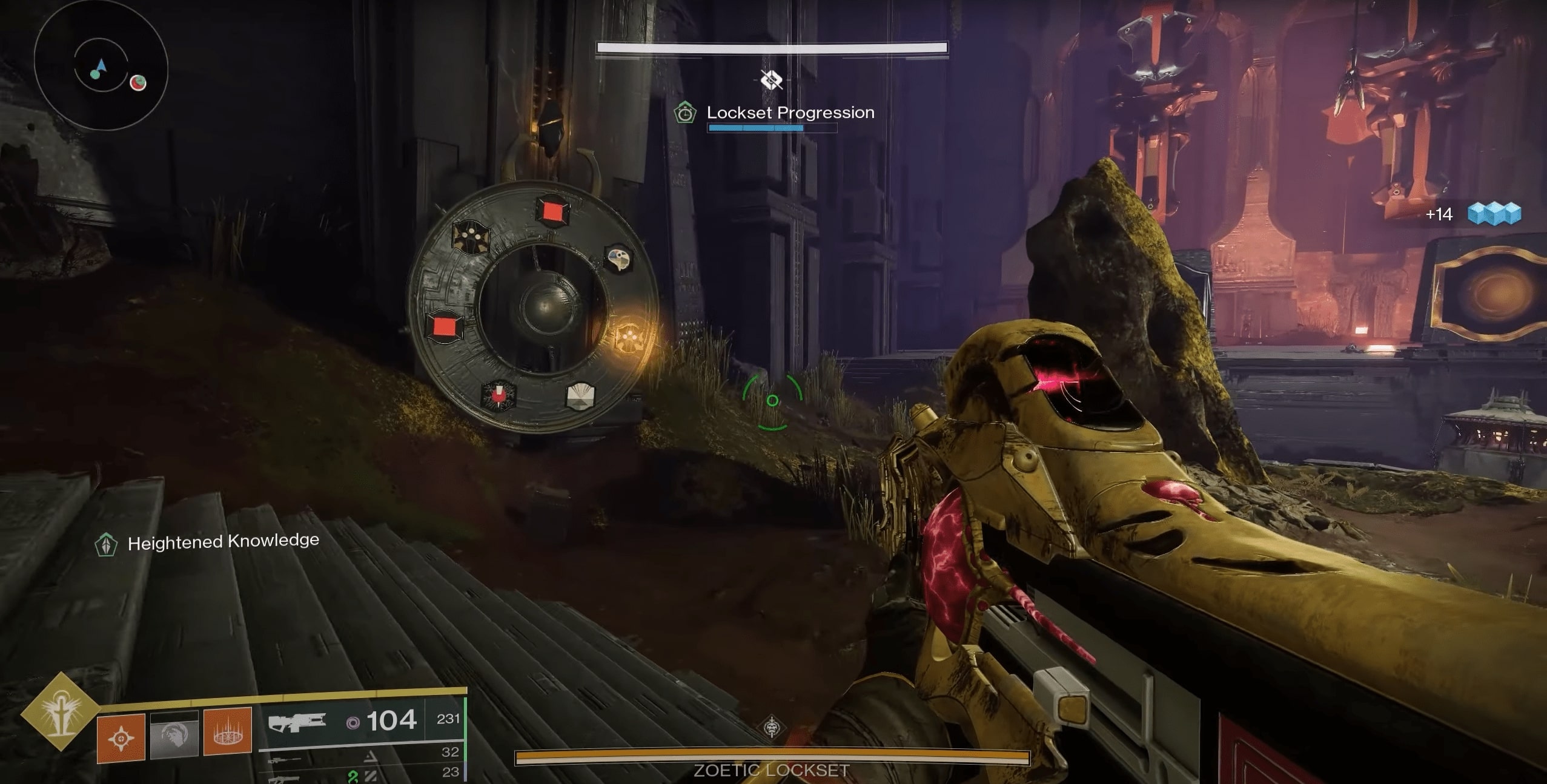Select the equipped rifle weapon icon
This screenshot has width=1547, height=784.
[x=297, y=722]
